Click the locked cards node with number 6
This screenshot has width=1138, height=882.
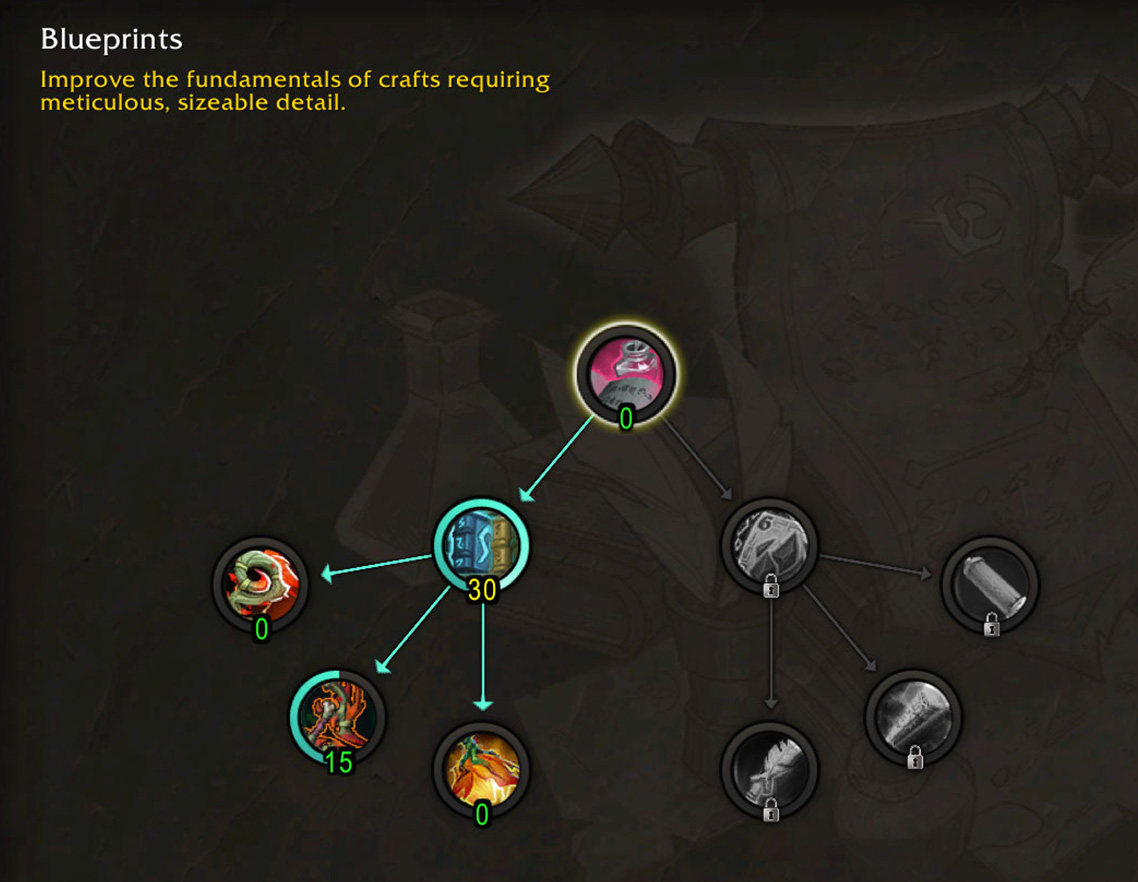(x=769, y=546)
